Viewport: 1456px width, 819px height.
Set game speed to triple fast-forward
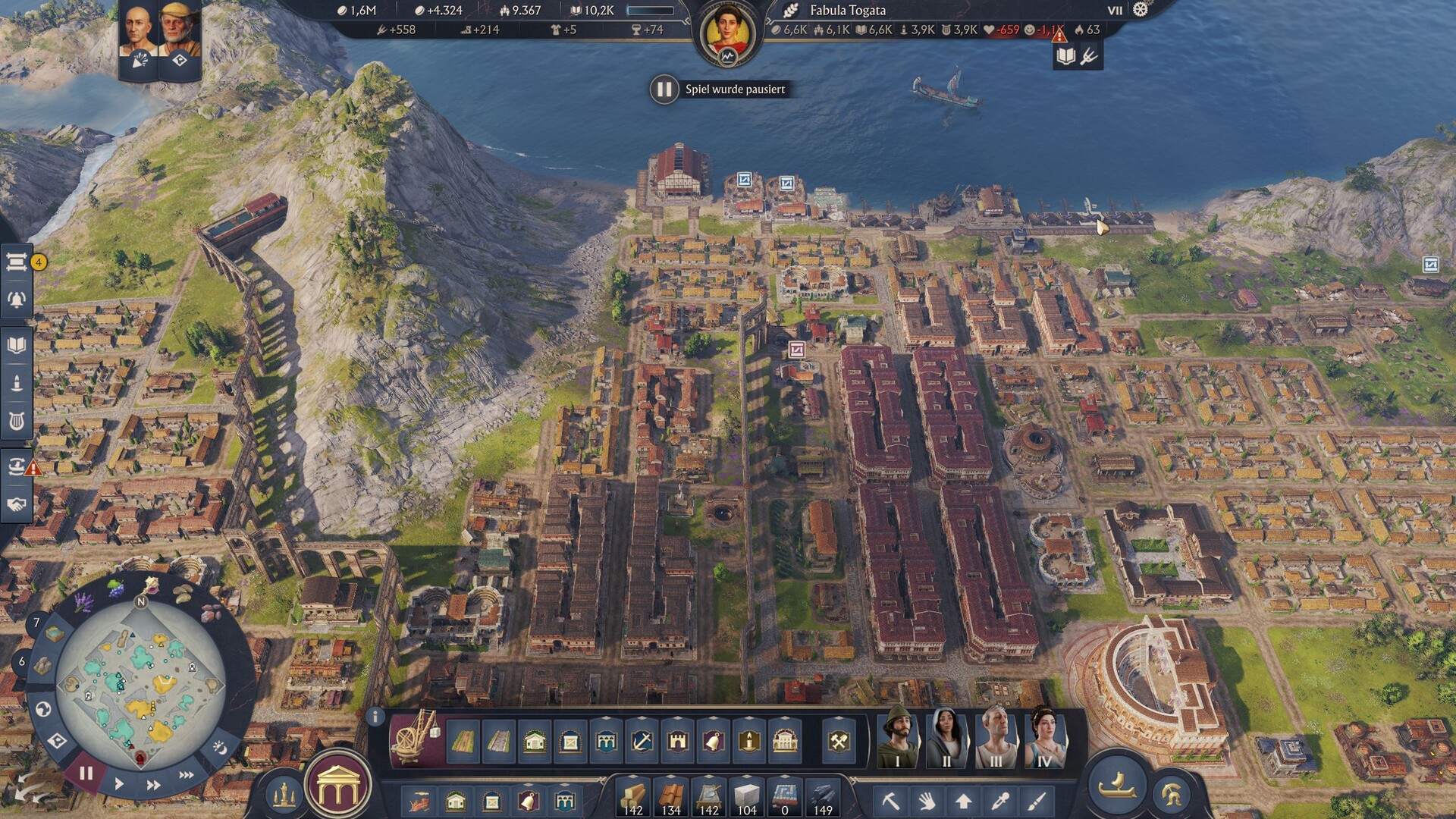[187, 775]
